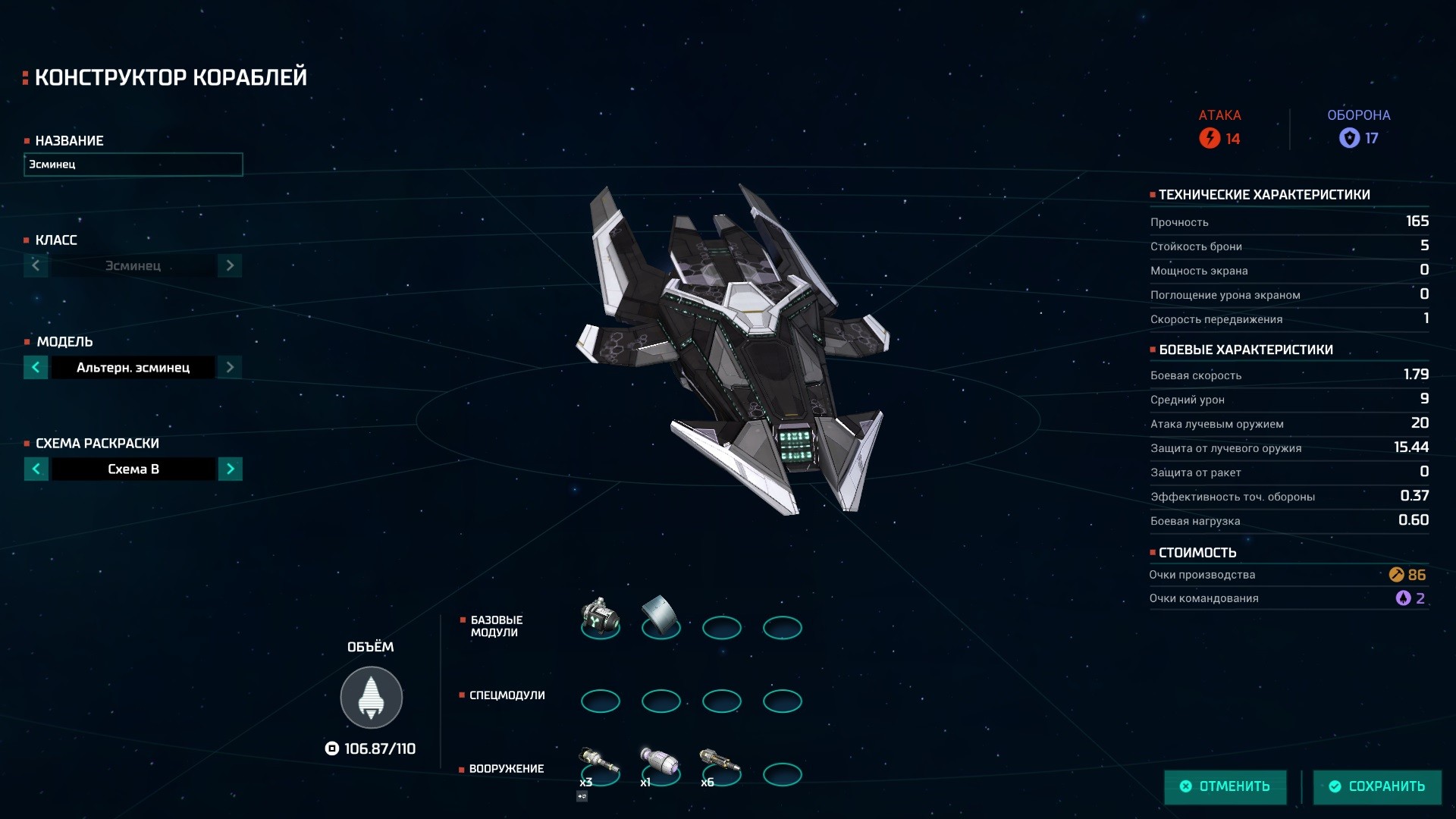Cancel the design with Отменить

point(1225,786)
